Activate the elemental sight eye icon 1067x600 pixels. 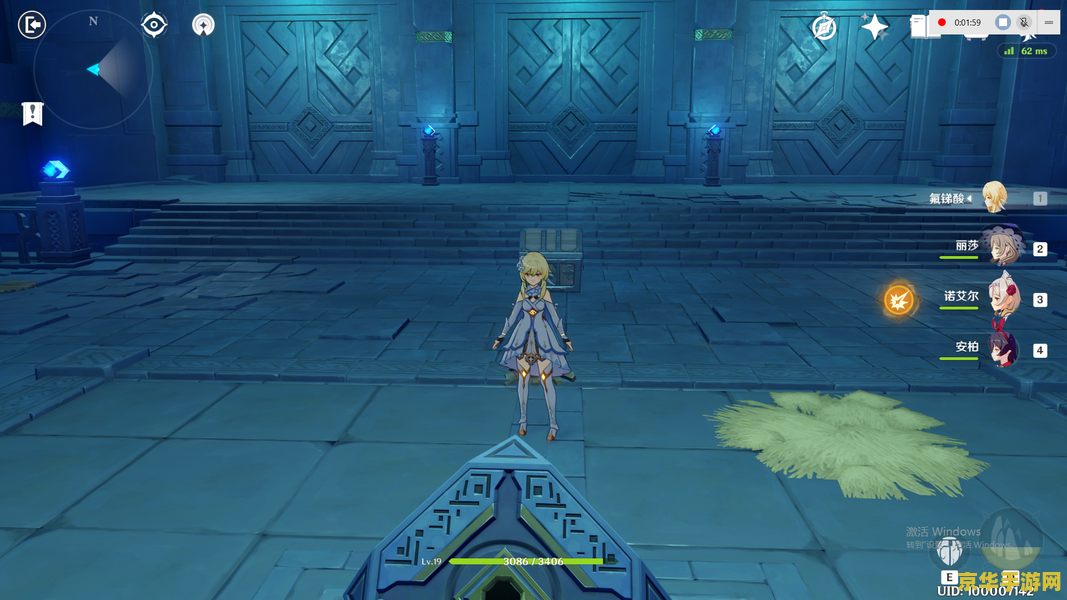(x=154, y=24)
